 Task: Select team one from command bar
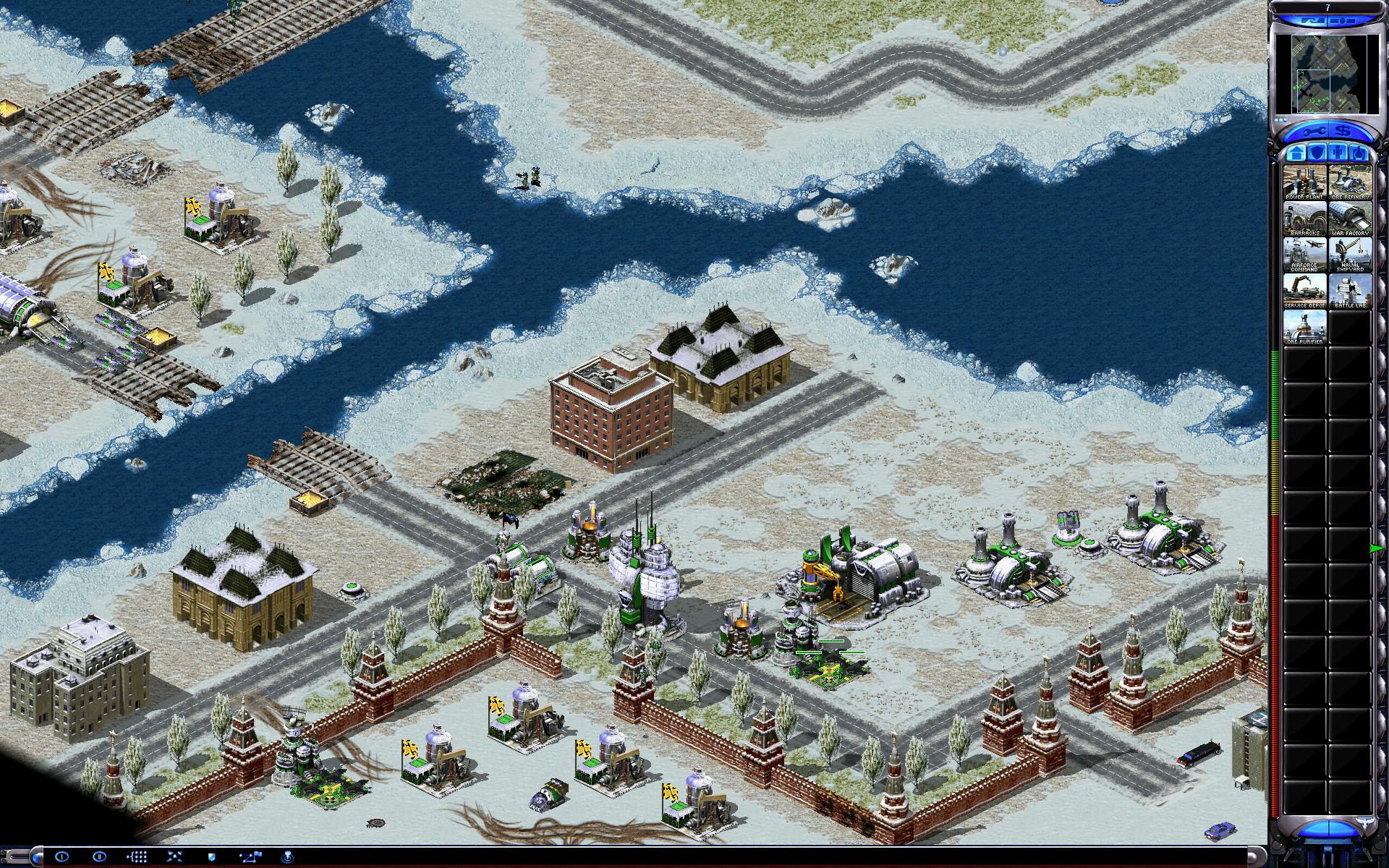tap(61, 856)
